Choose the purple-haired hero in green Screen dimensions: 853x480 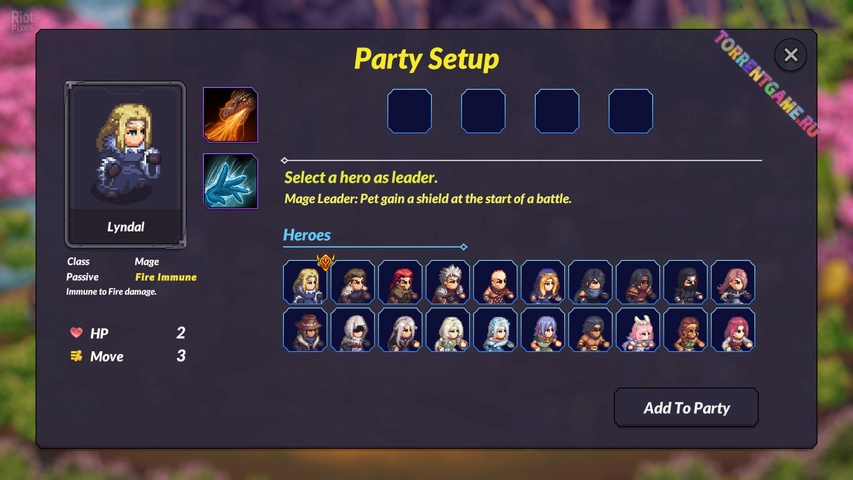click(543, 330)
